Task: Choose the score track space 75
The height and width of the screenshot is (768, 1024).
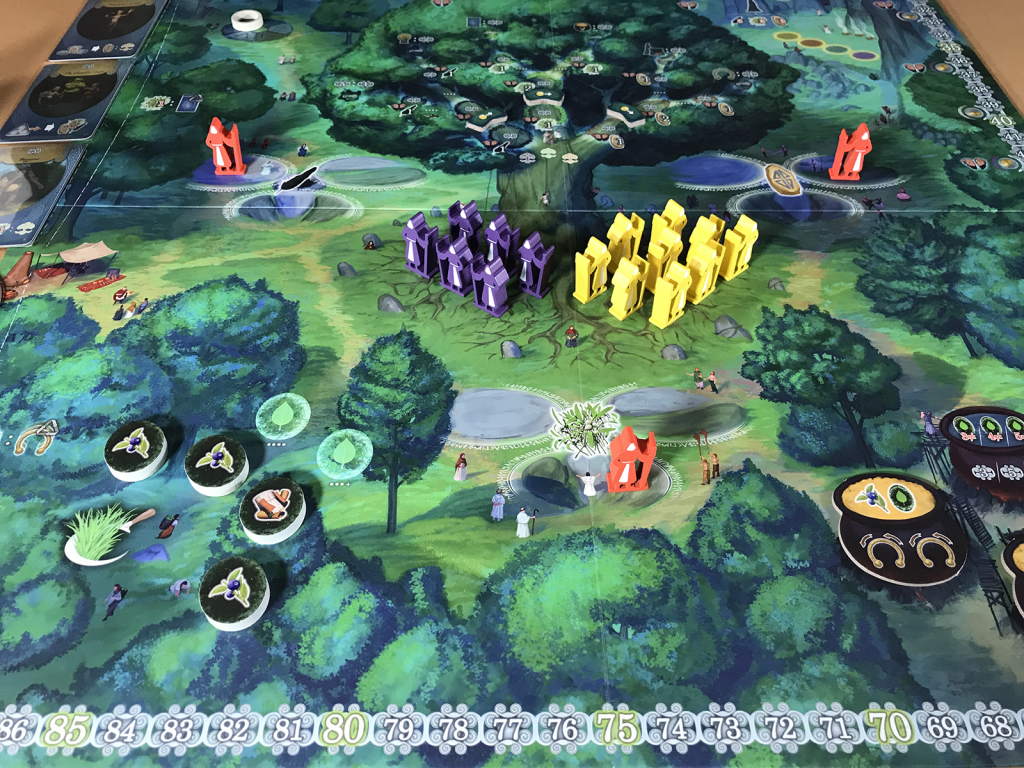Action: coord(617,727)
